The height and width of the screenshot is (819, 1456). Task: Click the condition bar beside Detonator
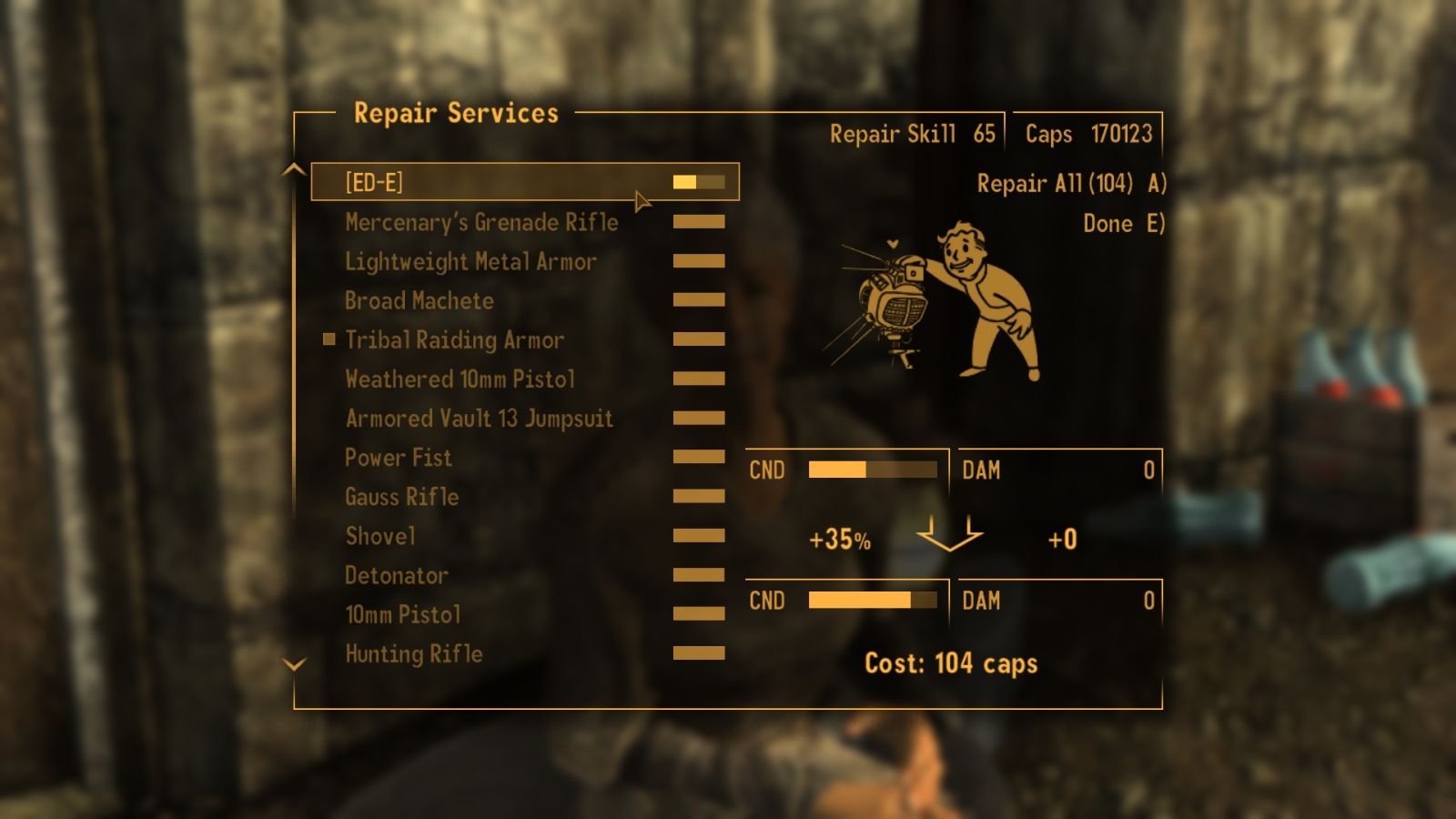pyautogui.click(x=699, y=574)
